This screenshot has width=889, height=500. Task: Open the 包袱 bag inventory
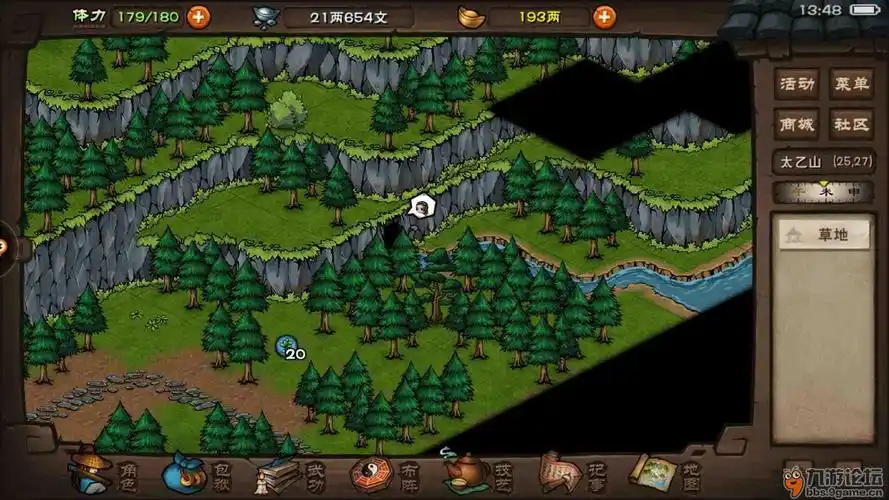[198, 472]
